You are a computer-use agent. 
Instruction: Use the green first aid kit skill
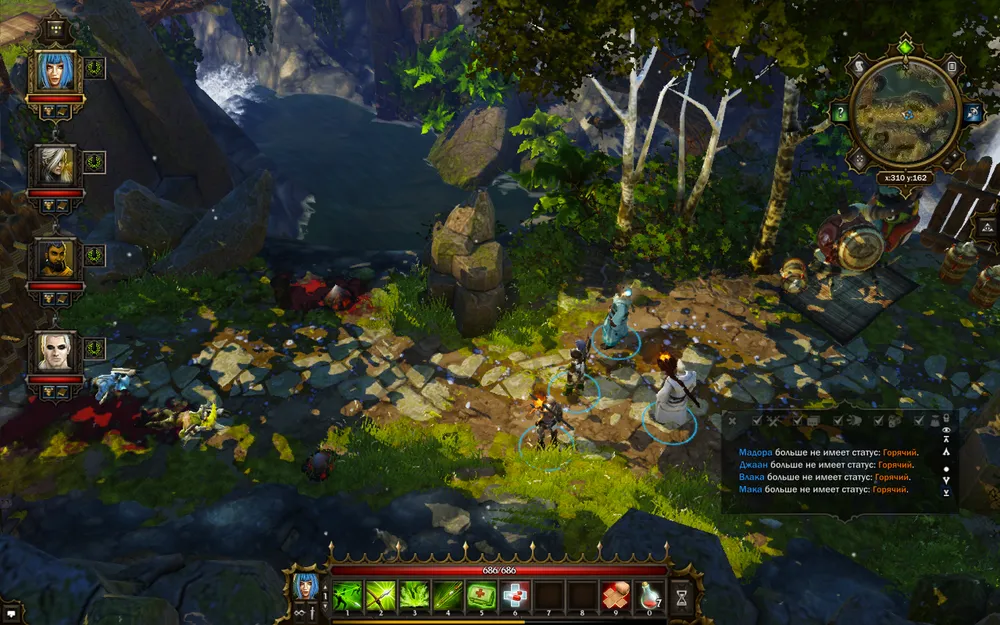[482, 595]
